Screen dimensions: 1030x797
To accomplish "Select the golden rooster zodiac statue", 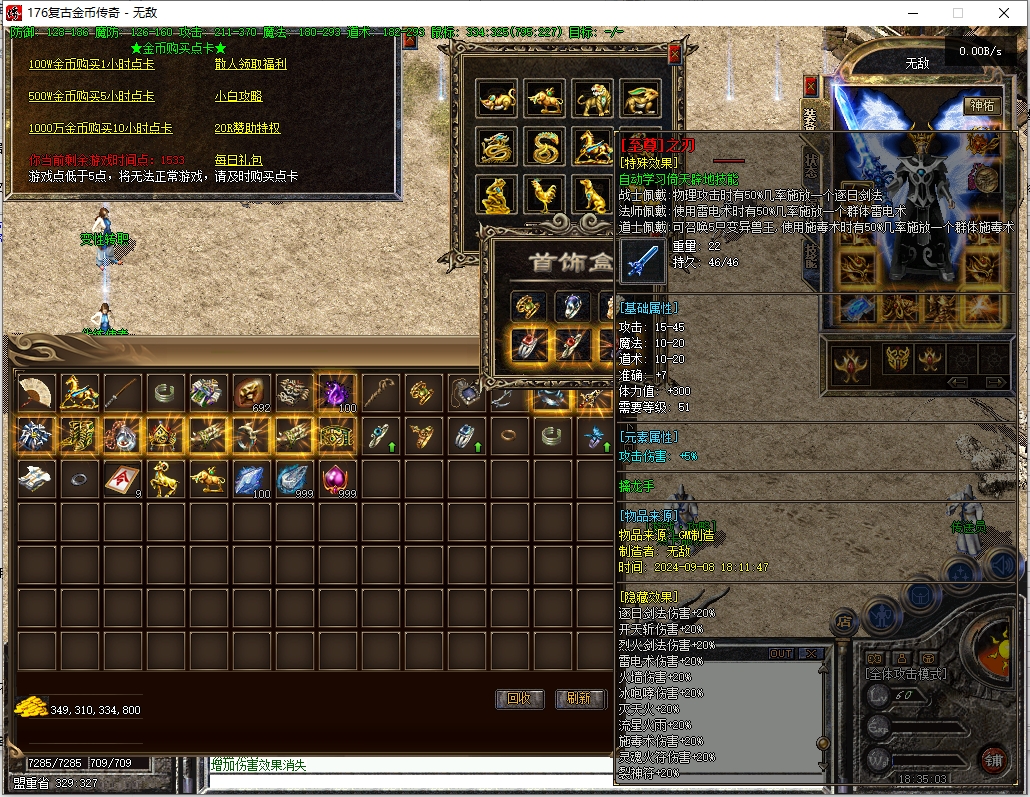I will [545, 195].
